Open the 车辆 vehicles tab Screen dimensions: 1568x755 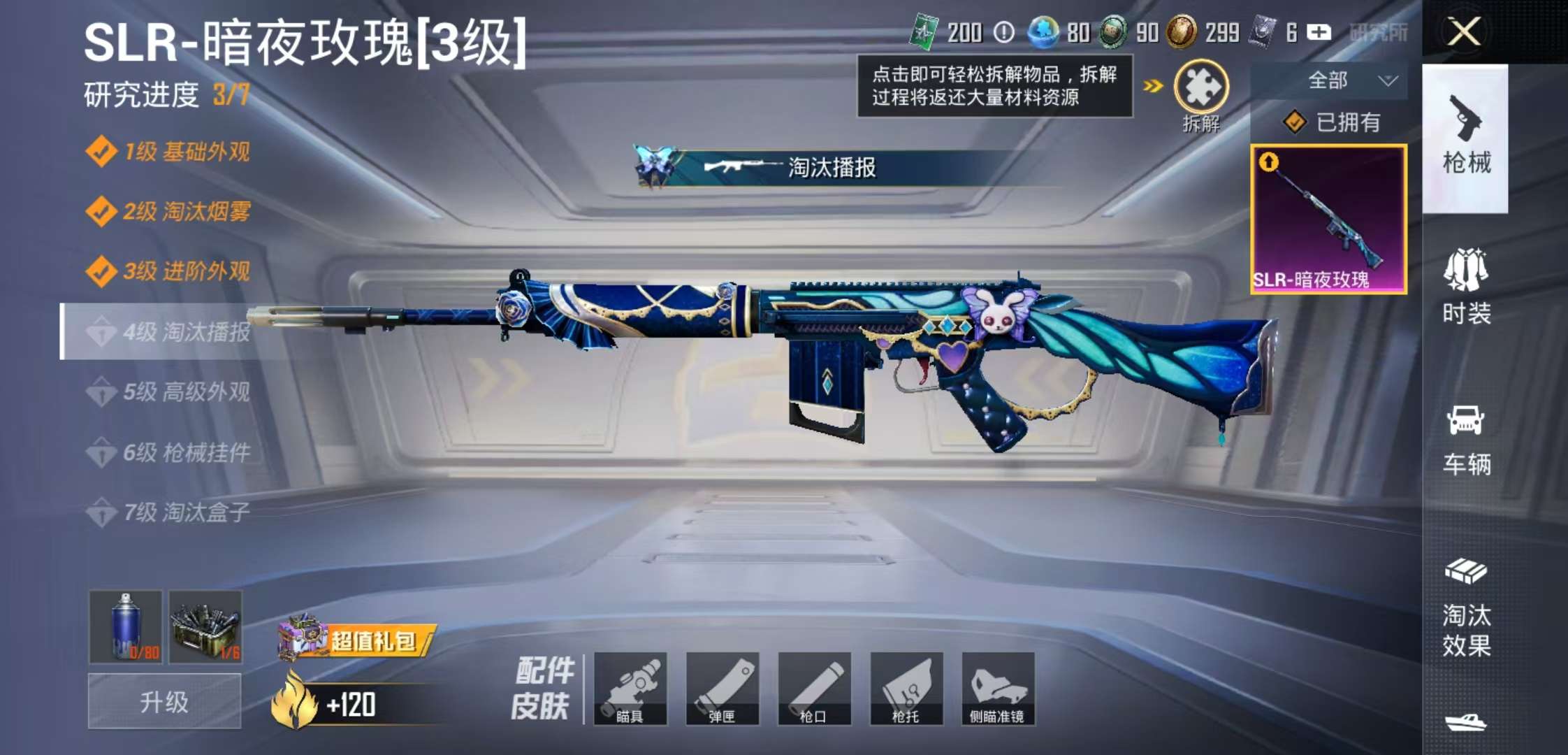coord(1466,440)
